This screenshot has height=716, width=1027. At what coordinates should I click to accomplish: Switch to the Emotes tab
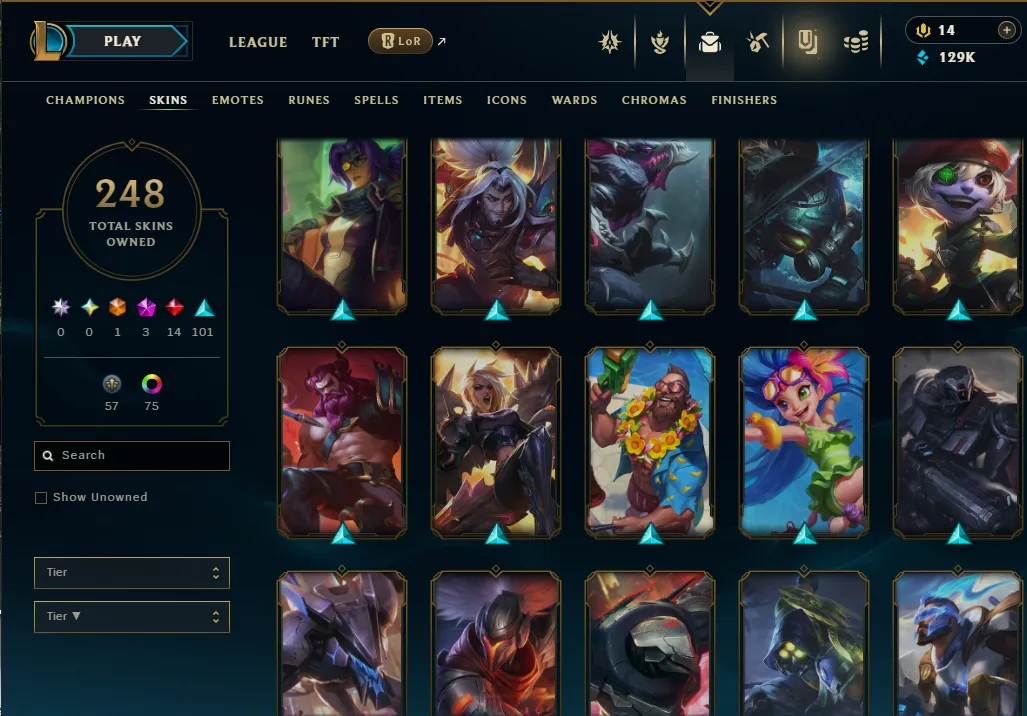[238, 100]
